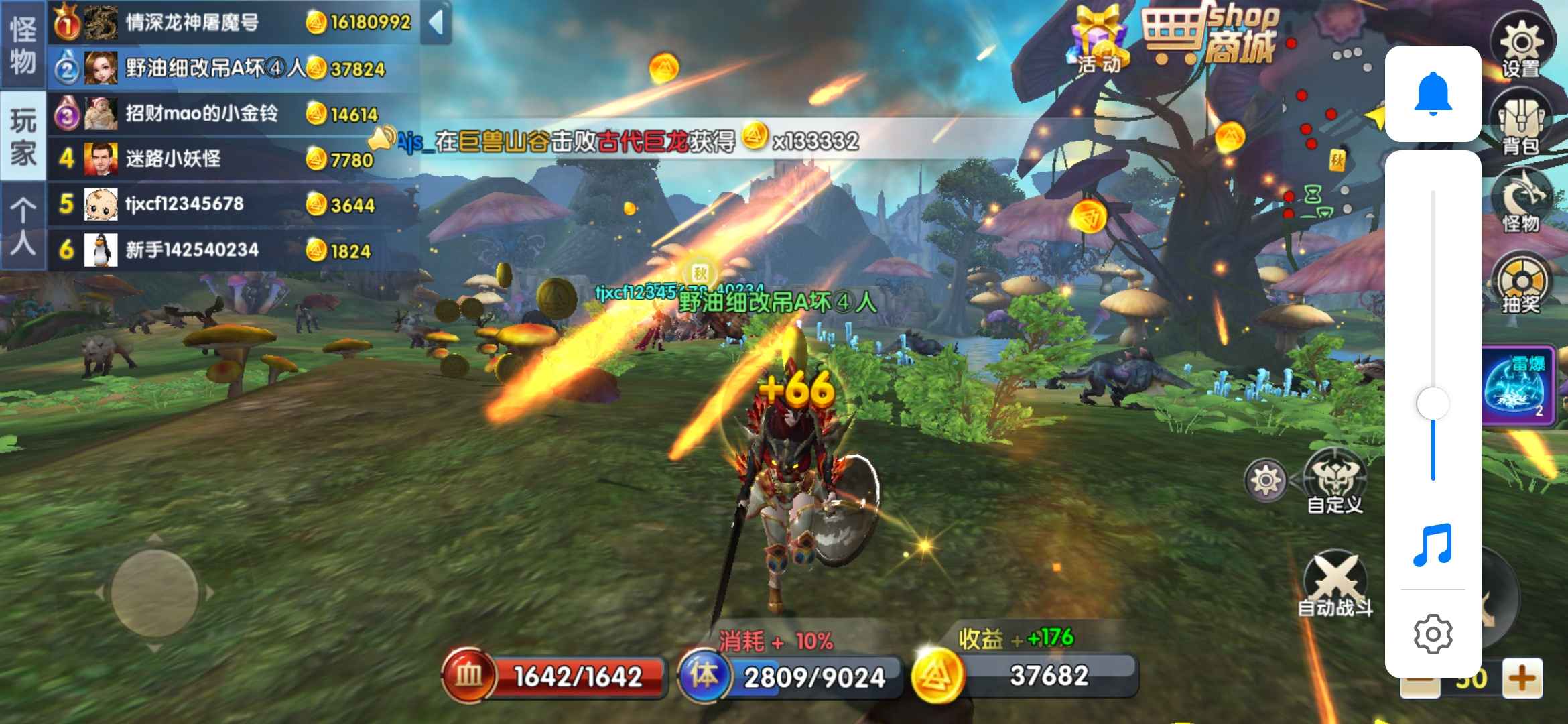Open the 设置 settings gear
Viewport: 1568px width, 724px height.
click(x=1521, y=47)
